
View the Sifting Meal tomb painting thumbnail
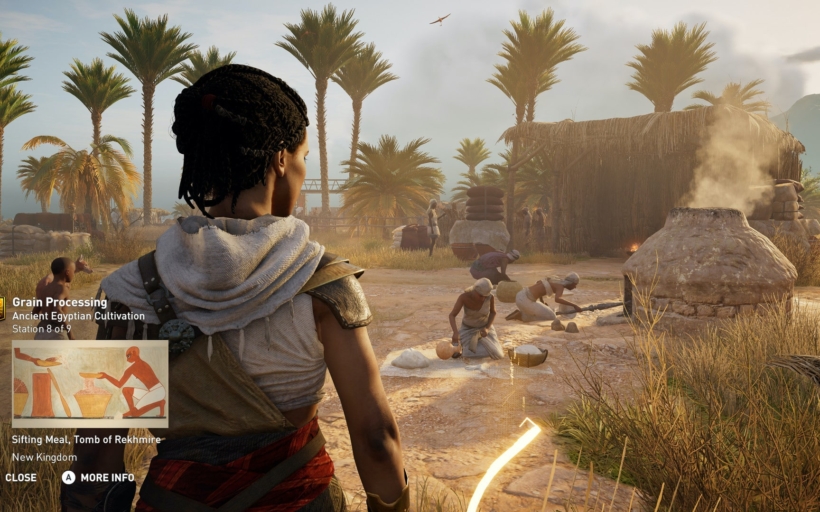(x=89, y=384)
